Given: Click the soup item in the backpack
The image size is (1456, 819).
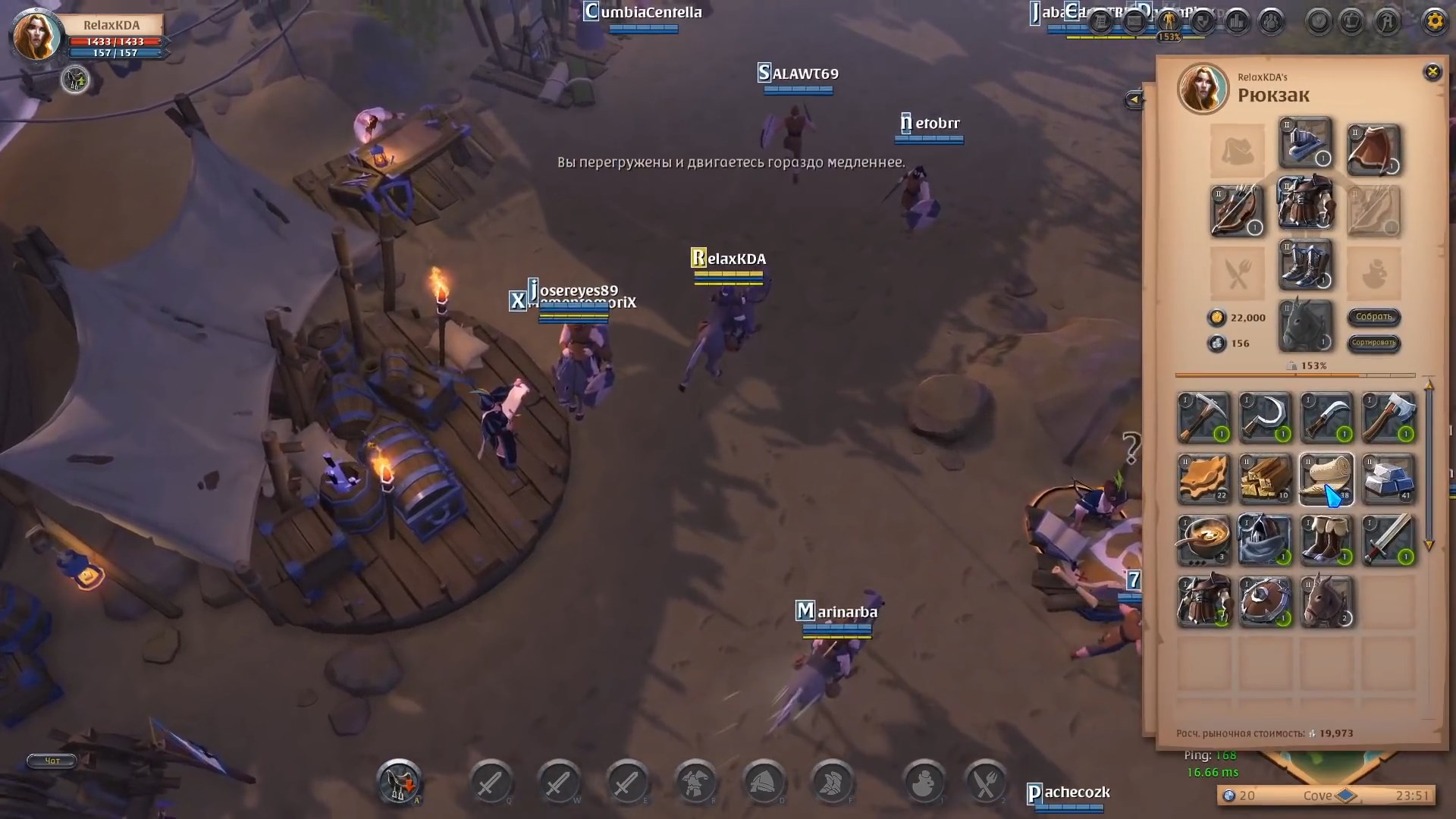Looking at the screenshot, I should tap(1204, 540).
